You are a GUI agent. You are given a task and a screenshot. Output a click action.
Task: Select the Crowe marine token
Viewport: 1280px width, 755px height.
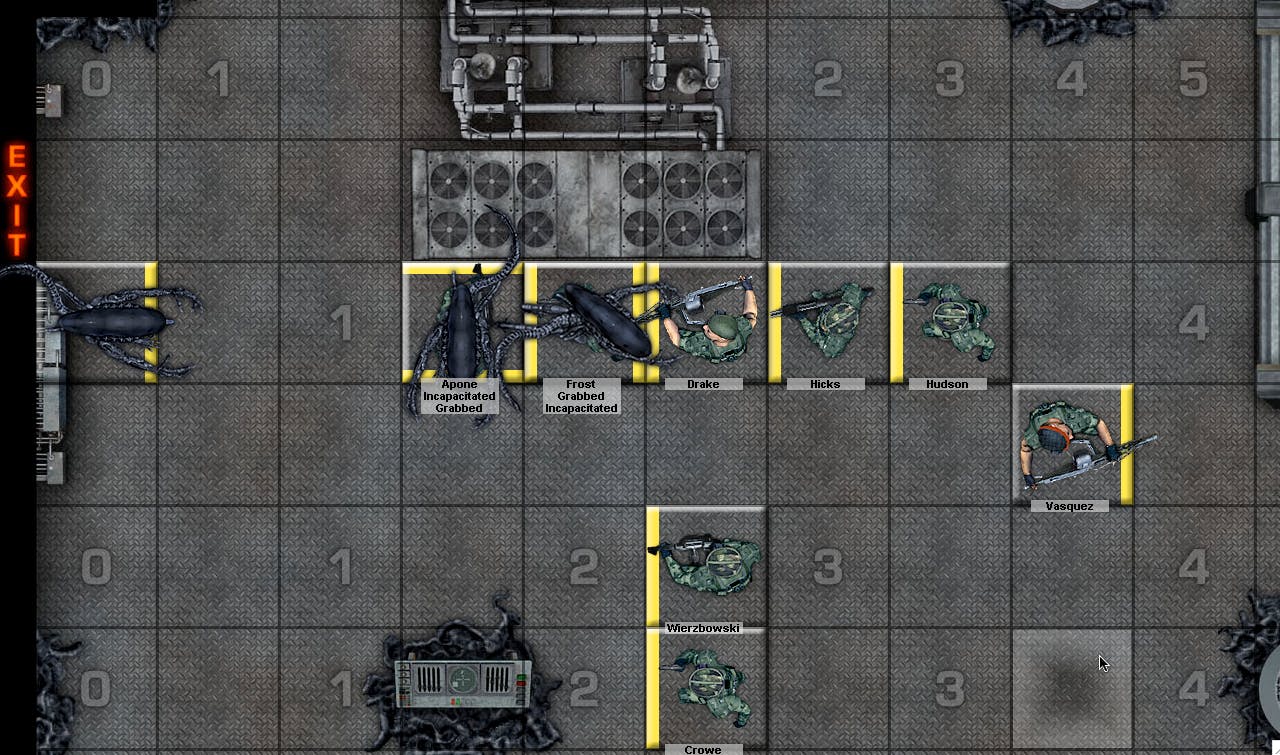(x=708, y=687)
